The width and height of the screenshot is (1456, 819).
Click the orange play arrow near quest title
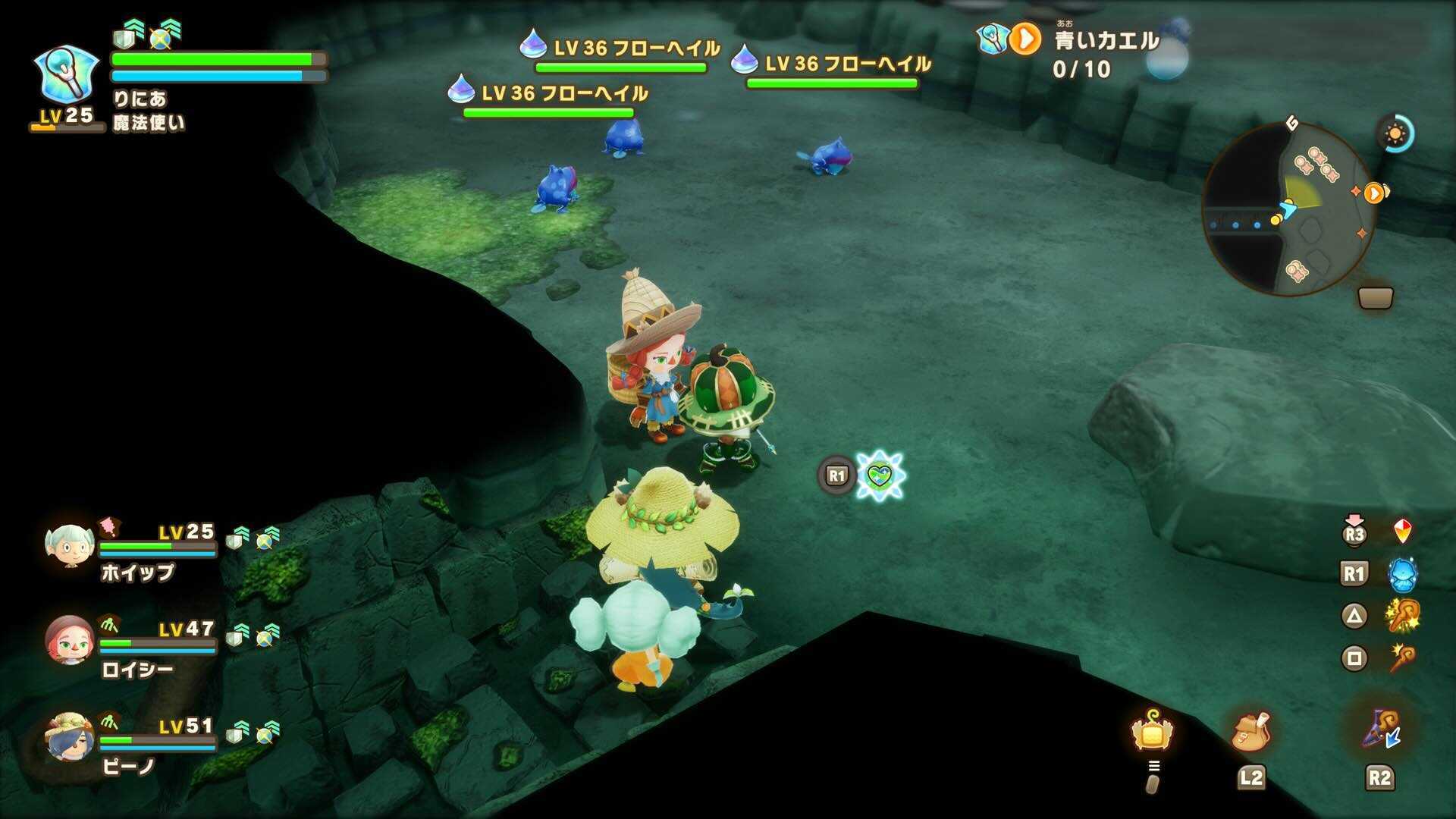point(1027,38)
